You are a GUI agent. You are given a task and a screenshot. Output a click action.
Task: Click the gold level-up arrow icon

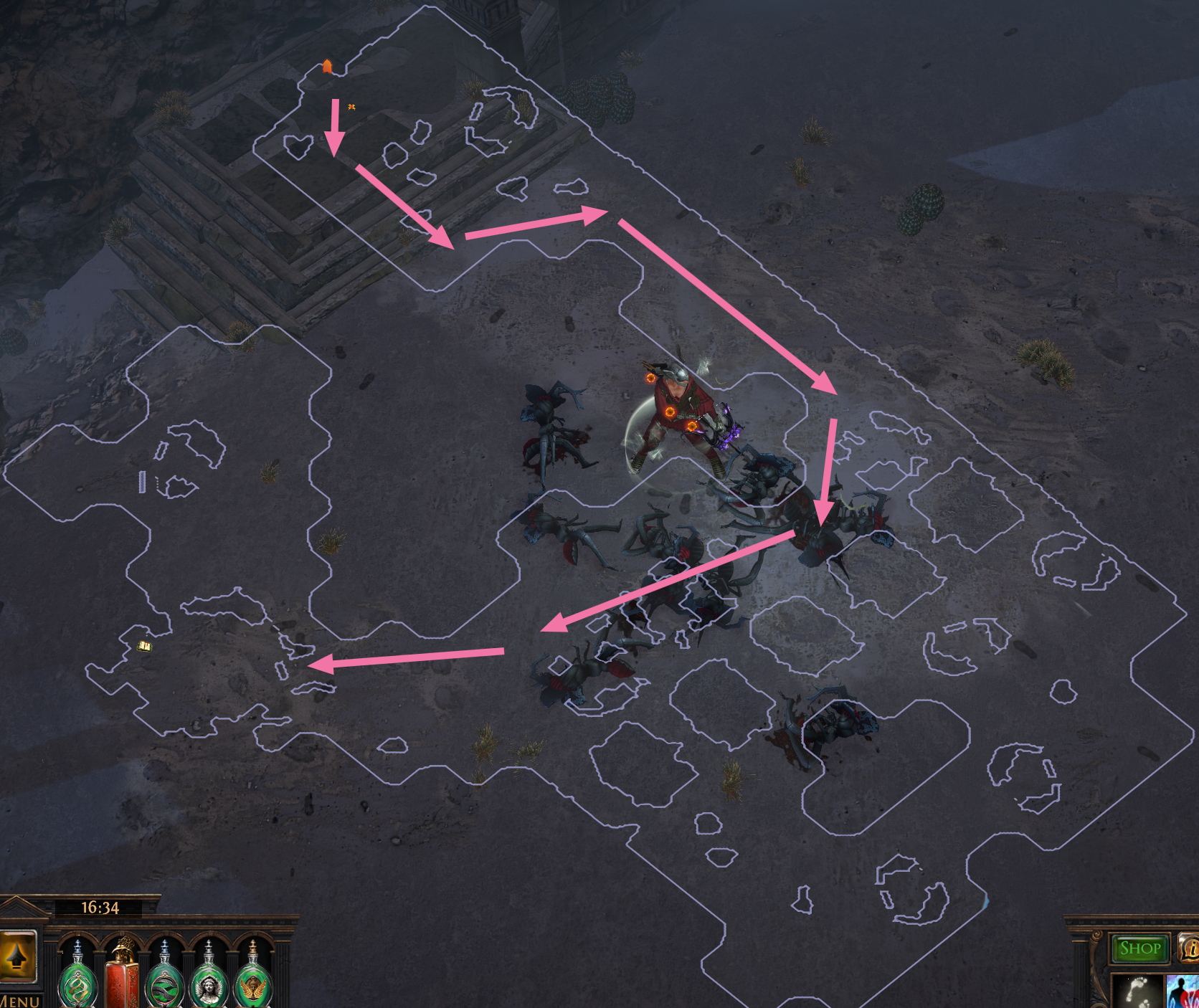[18, 958]
